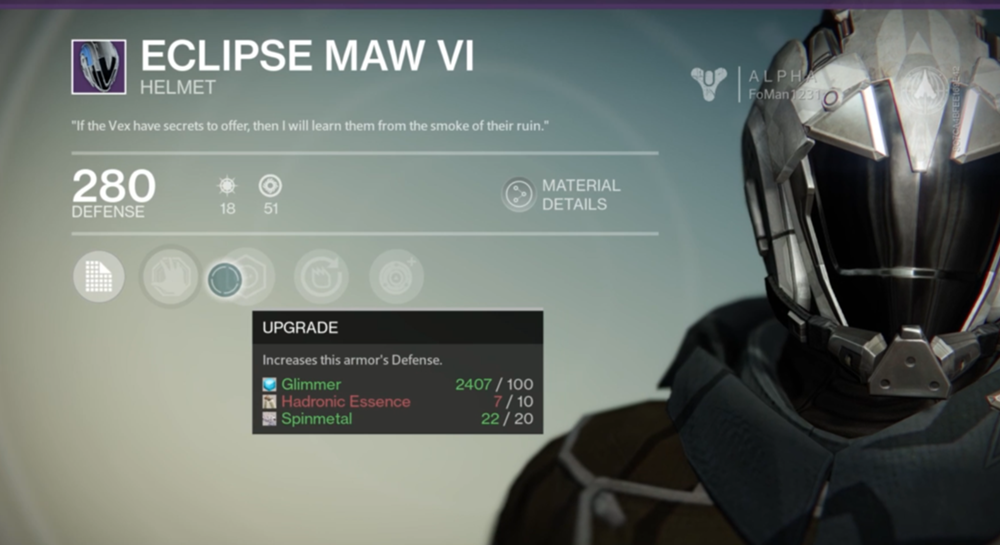This screenshot has width=1000, height=545.
Task: Pick the concentric-rings plus upgrade node
Action: click(x=396, y=277)
